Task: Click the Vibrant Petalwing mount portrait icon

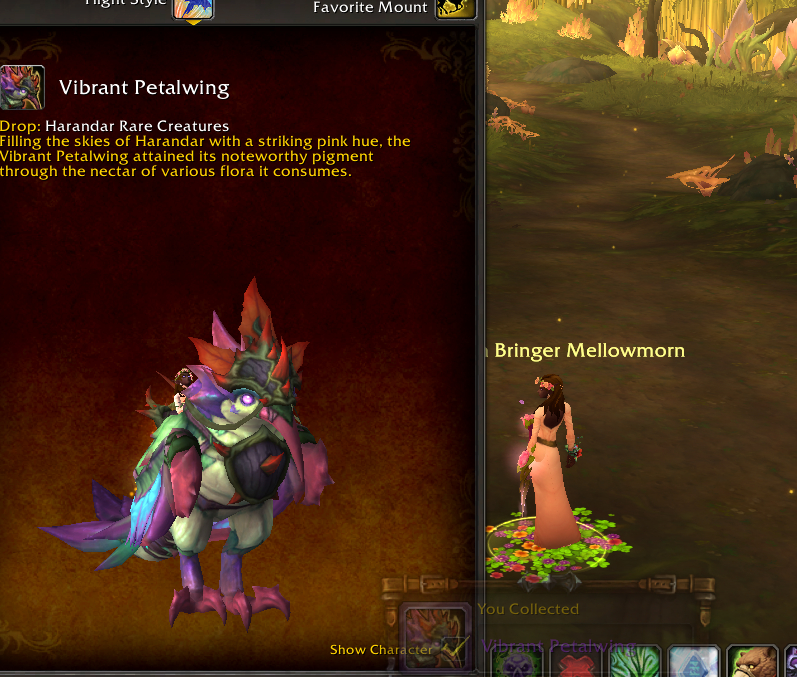Action: [22, 87]
